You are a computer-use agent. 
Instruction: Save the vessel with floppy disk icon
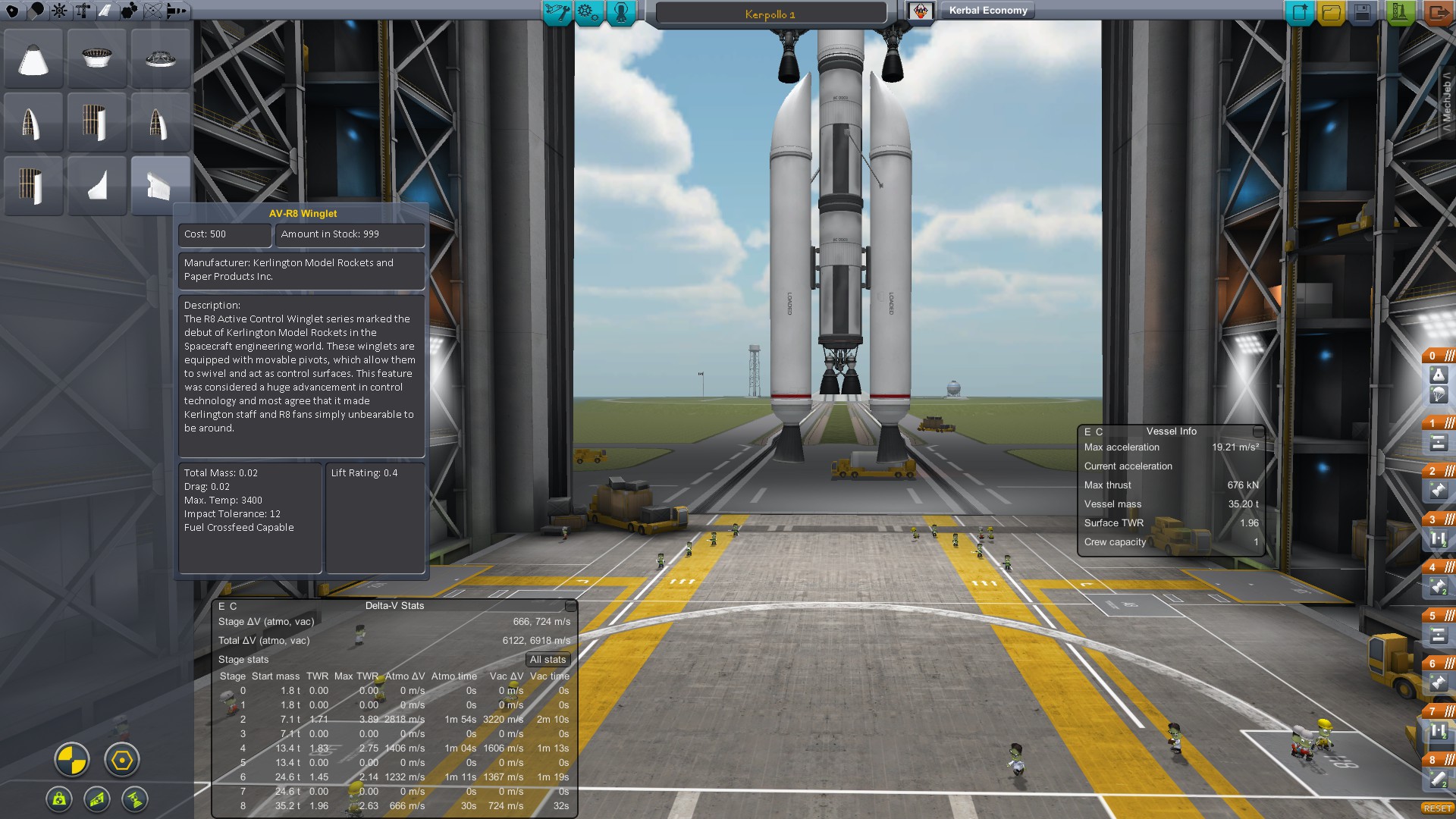pyautogui.click(x=1363, y=12)
